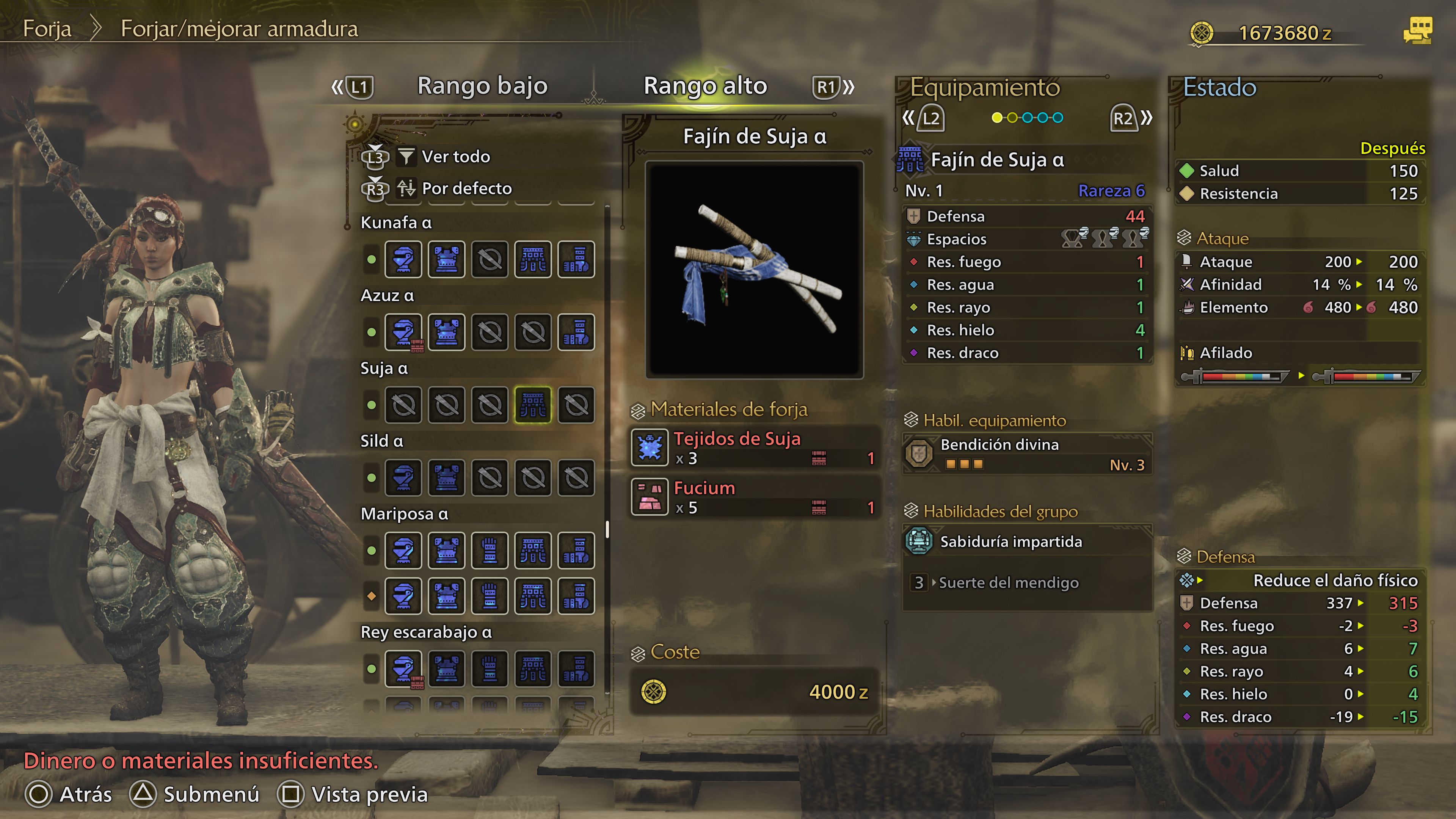The image size is (1456, 819).
Task: Select the yellow equipment page dot
Action: [998, 117]
